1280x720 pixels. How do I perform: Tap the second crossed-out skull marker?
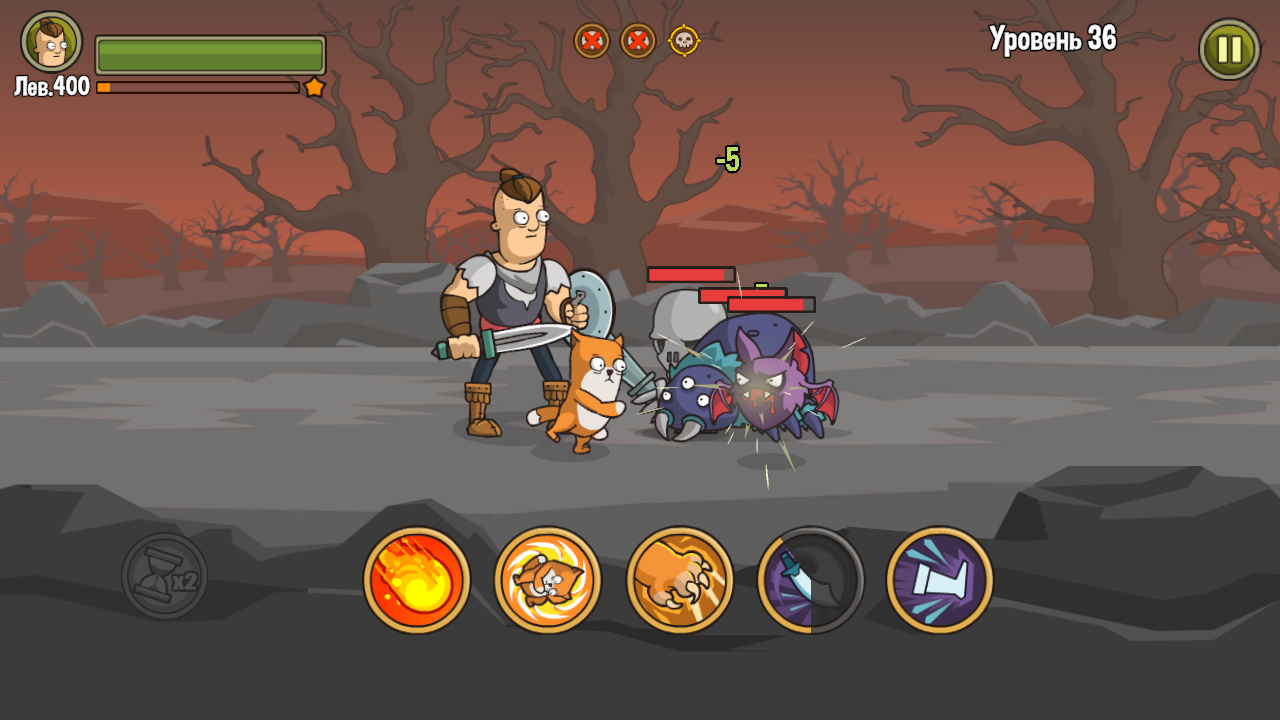click(637, 42)
